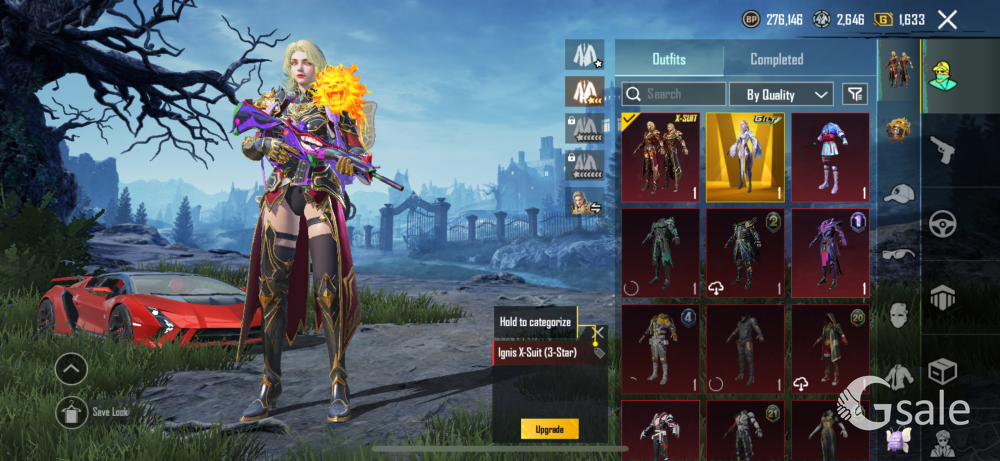The width and height of the screenshot is (1000, 461).
Task: Switch to the Completed tab
Action: pyautogui.click(x=776, y=59)
